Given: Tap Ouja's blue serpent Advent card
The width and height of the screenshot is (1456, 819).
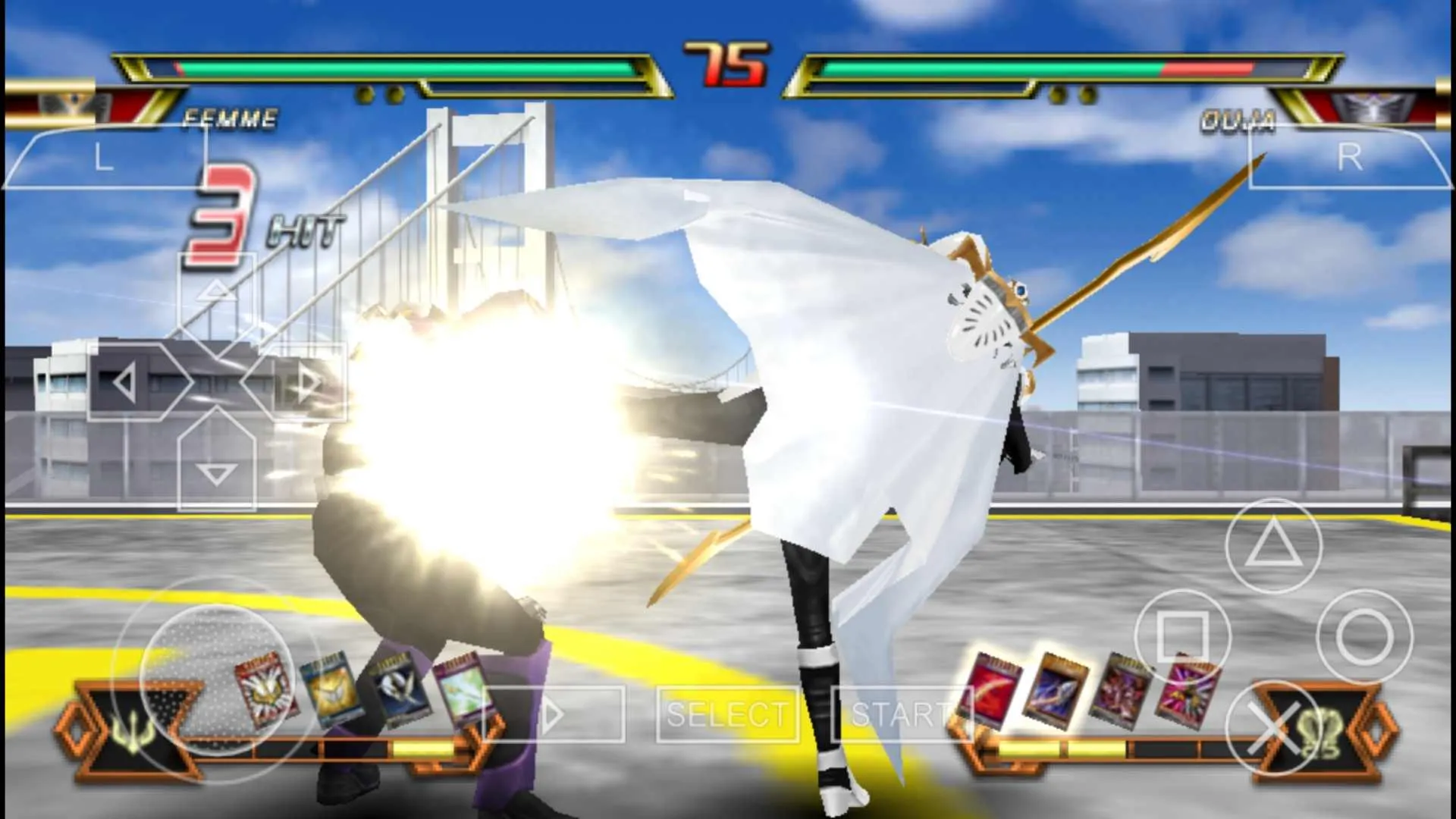Looking at the screenshot, I should click(x=1056, y=690).
